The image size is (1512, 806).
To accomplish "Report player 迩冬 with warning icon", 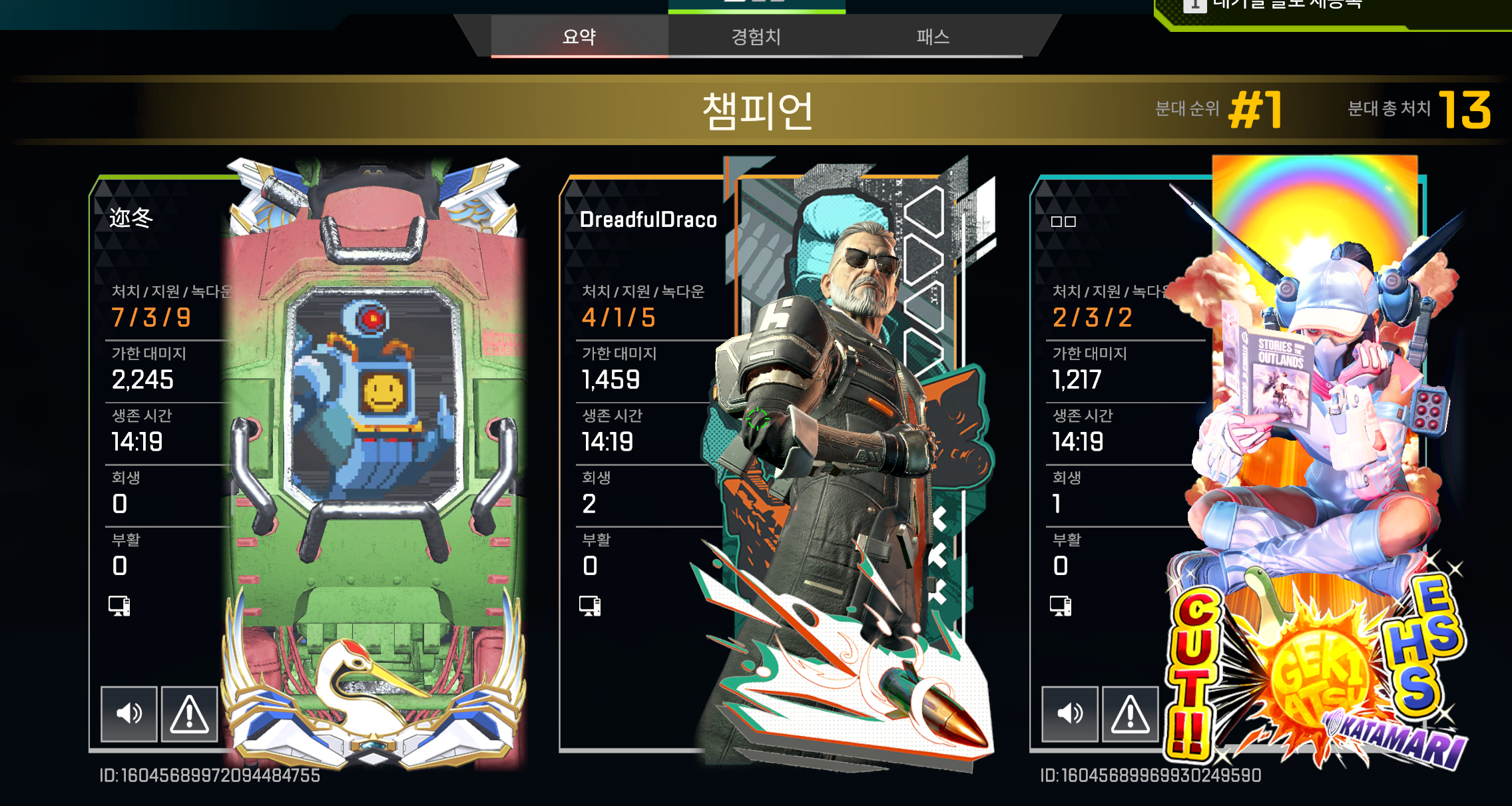I will coord(190,713).
